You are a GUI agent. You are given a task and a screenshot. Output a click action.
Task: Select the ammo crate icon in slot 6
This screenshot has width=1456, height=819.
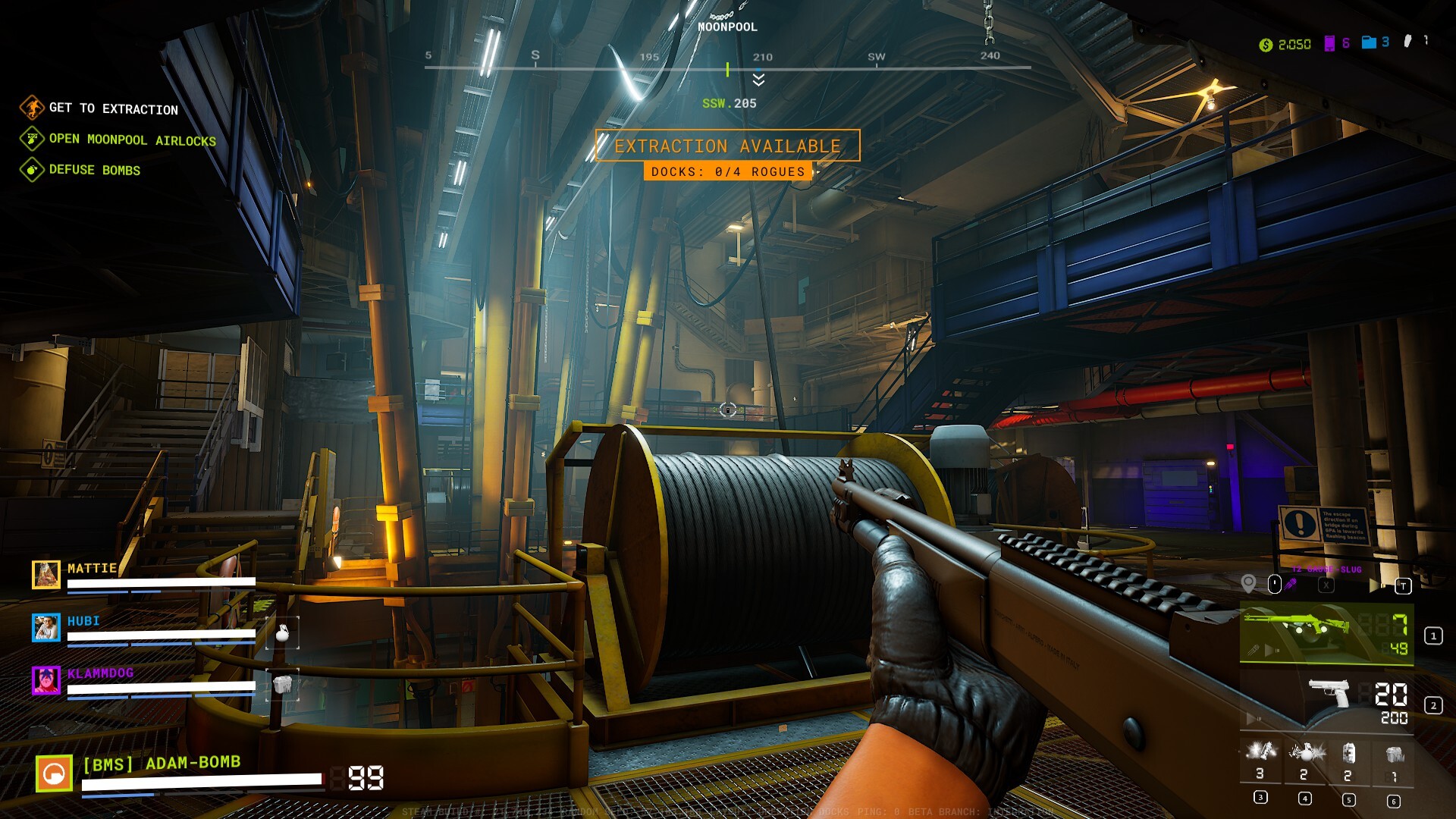pos(1394,755)
